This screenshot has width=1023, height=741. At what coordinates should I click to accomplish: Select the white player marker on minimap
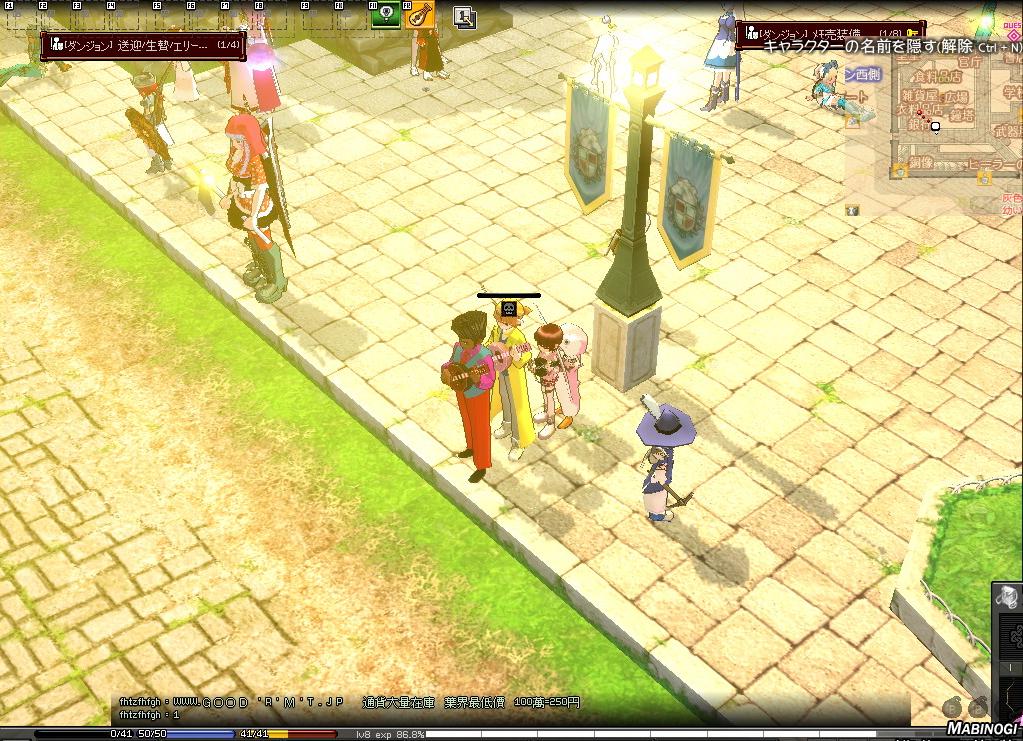[x=936, y=127]
